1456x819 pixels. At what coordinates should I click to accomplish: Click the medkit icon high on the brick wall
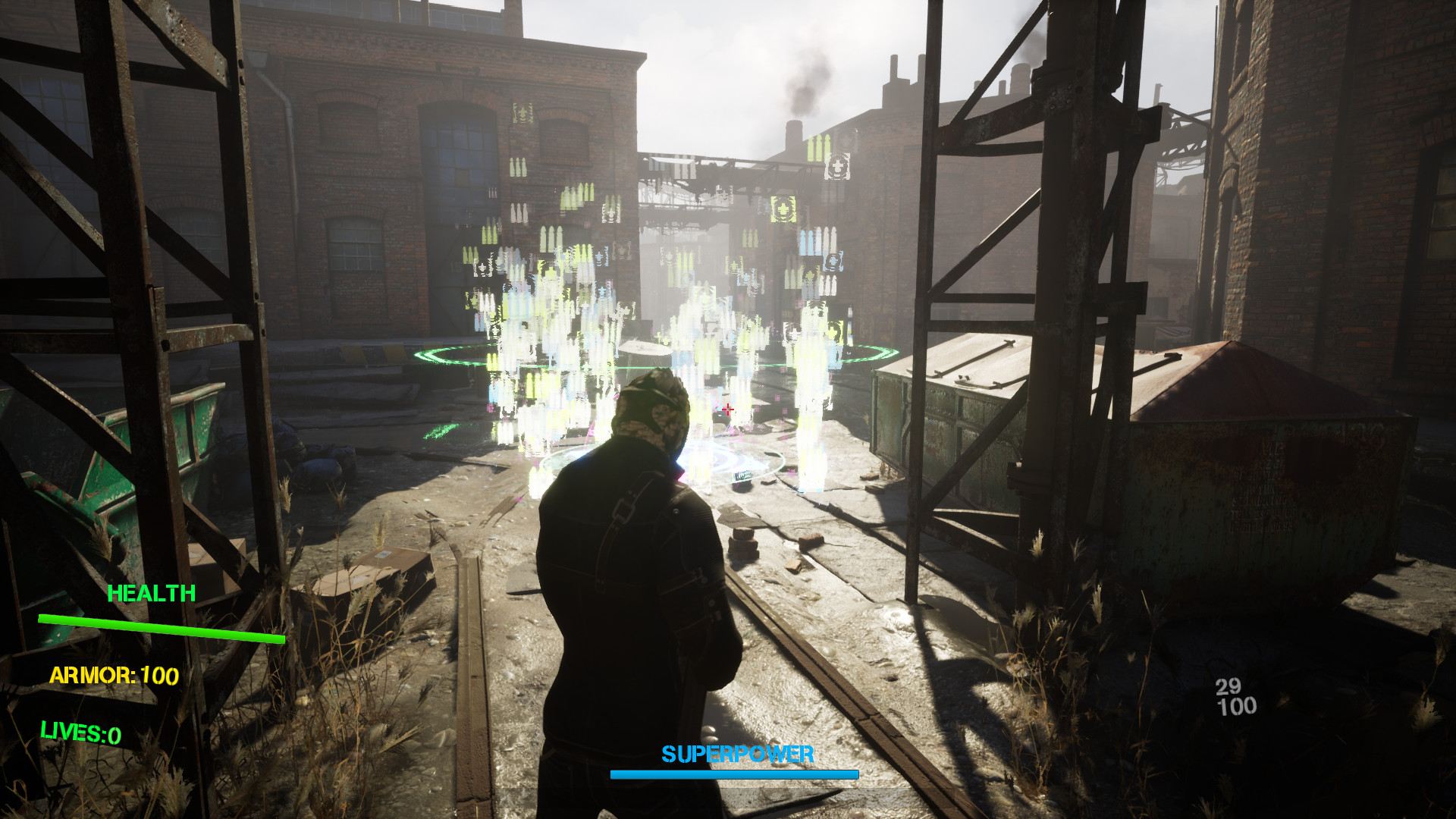[522, 112]
